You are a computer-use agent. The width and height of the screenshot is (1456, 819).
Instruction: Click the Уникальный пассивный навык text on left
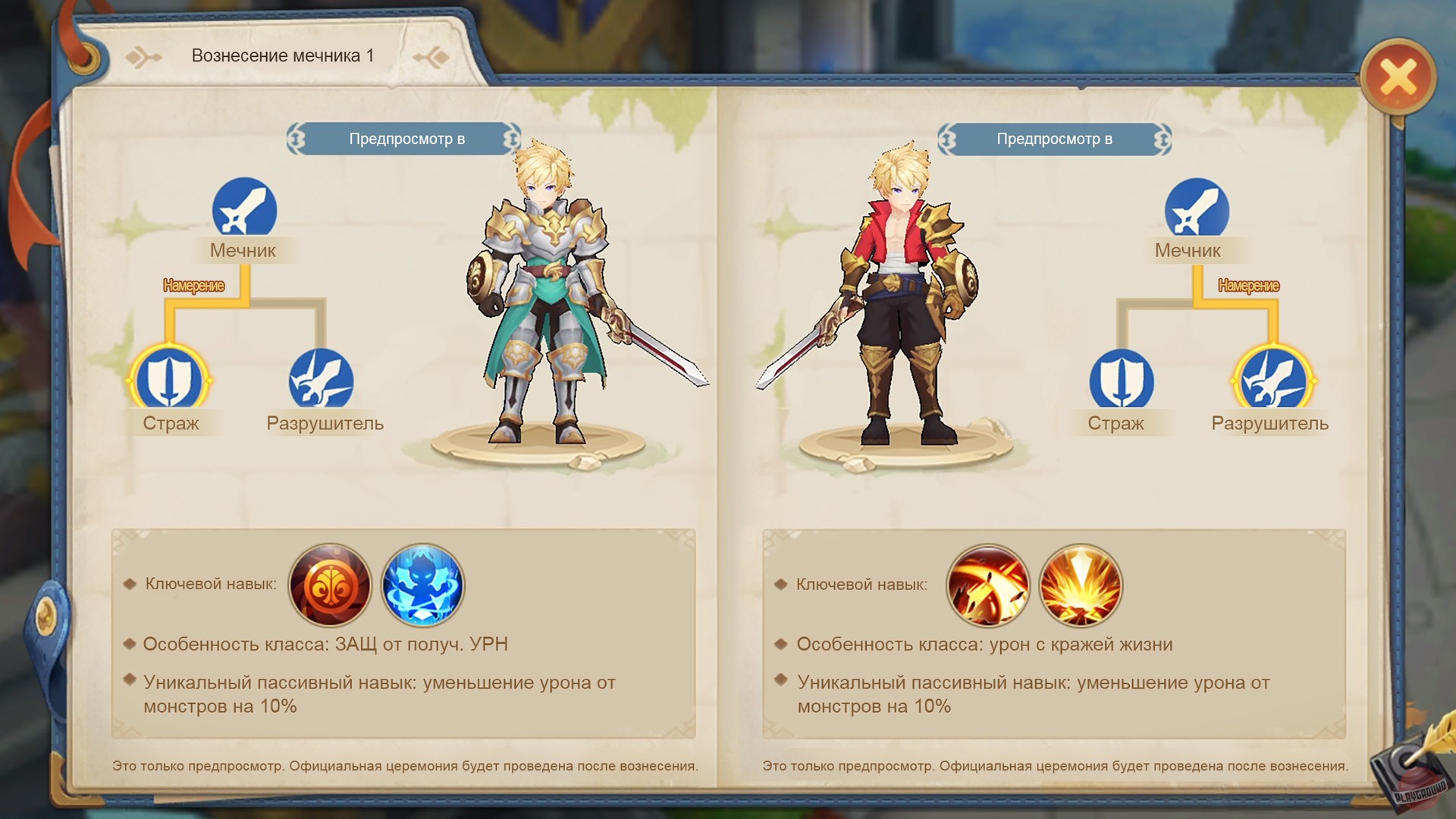click(379, 682)
